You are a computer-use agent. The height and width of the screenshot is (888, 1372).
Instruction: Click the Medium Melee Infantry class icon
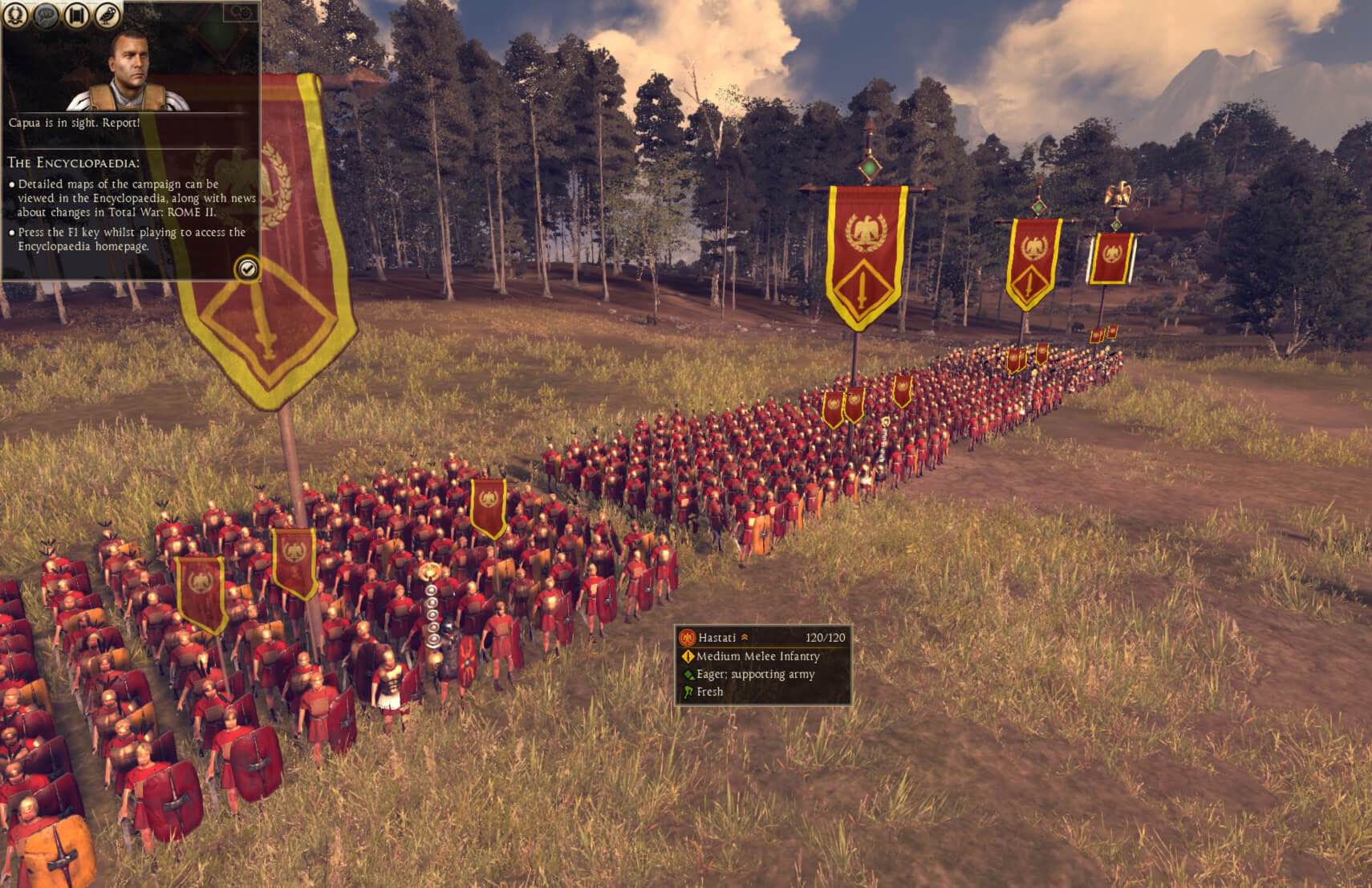[688, 656]
